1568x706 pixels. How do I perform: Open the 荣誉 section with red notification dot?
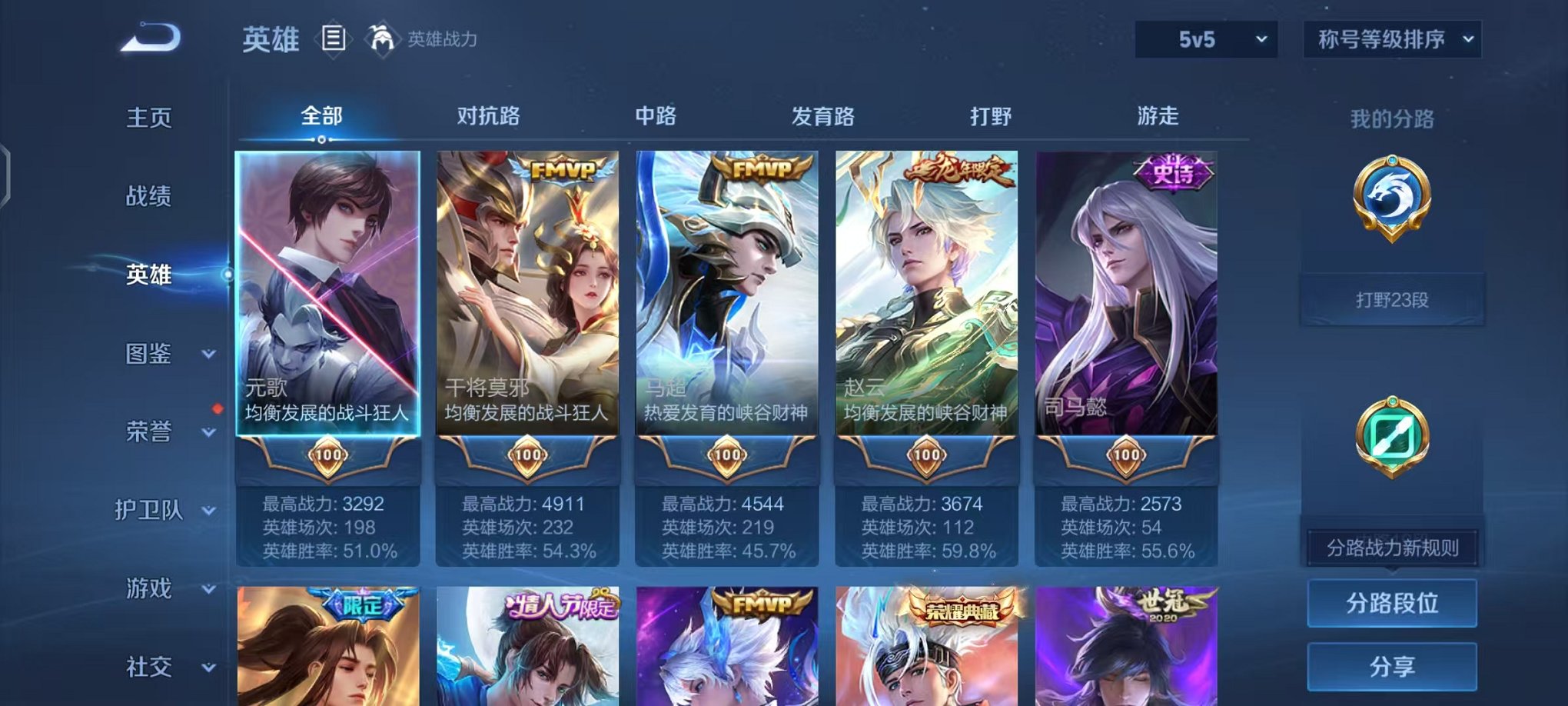150,433
